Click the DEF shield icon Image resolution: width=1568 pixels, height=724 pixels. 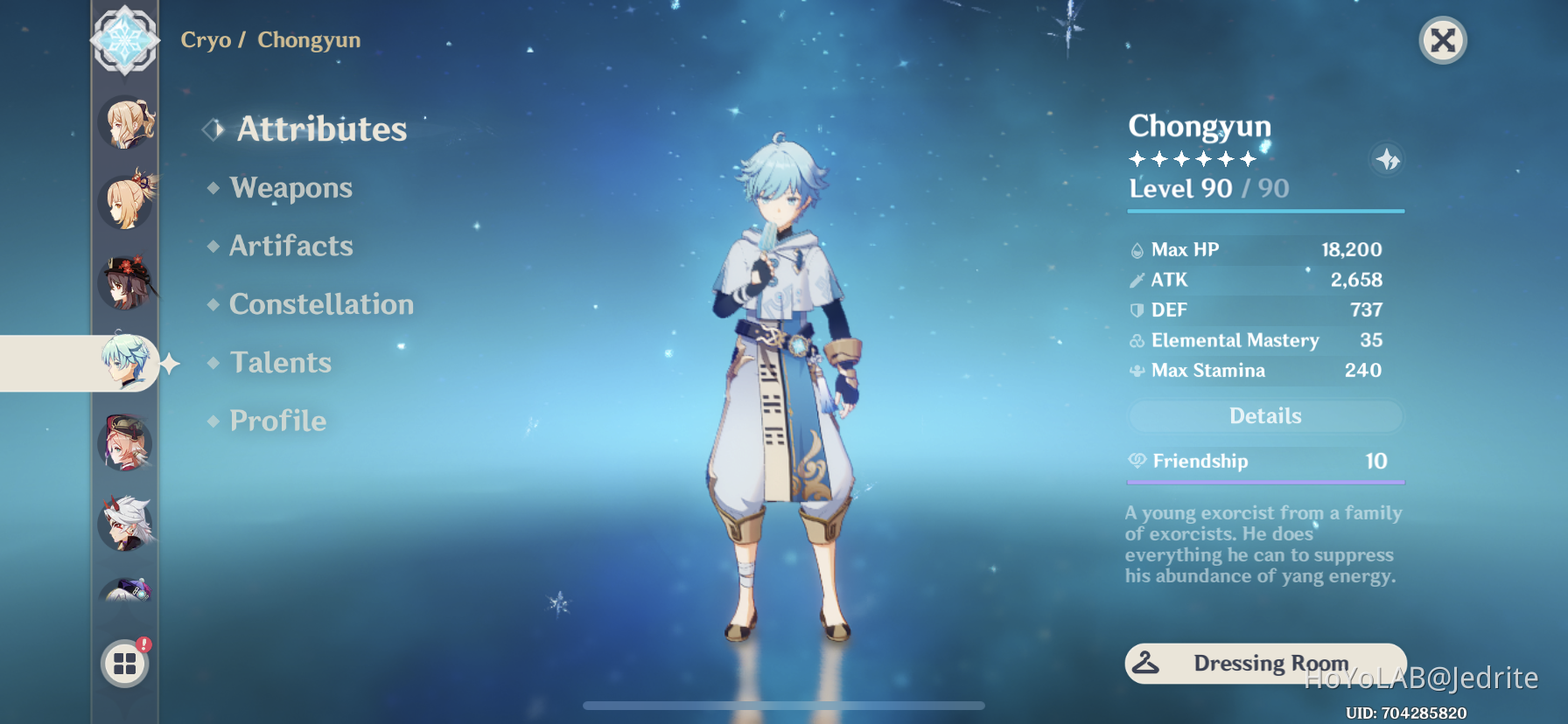(1137, 310)
